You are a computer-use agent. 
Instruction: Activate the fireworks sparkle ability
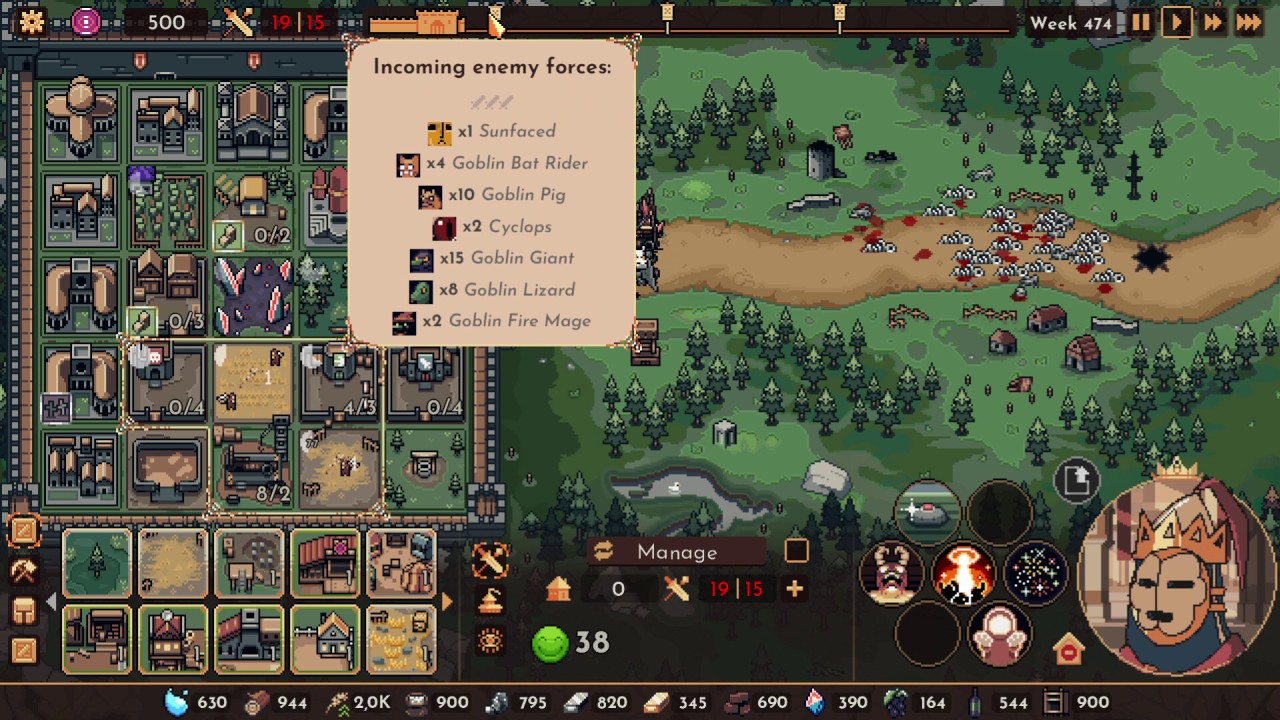click(x=1035, y=574)
